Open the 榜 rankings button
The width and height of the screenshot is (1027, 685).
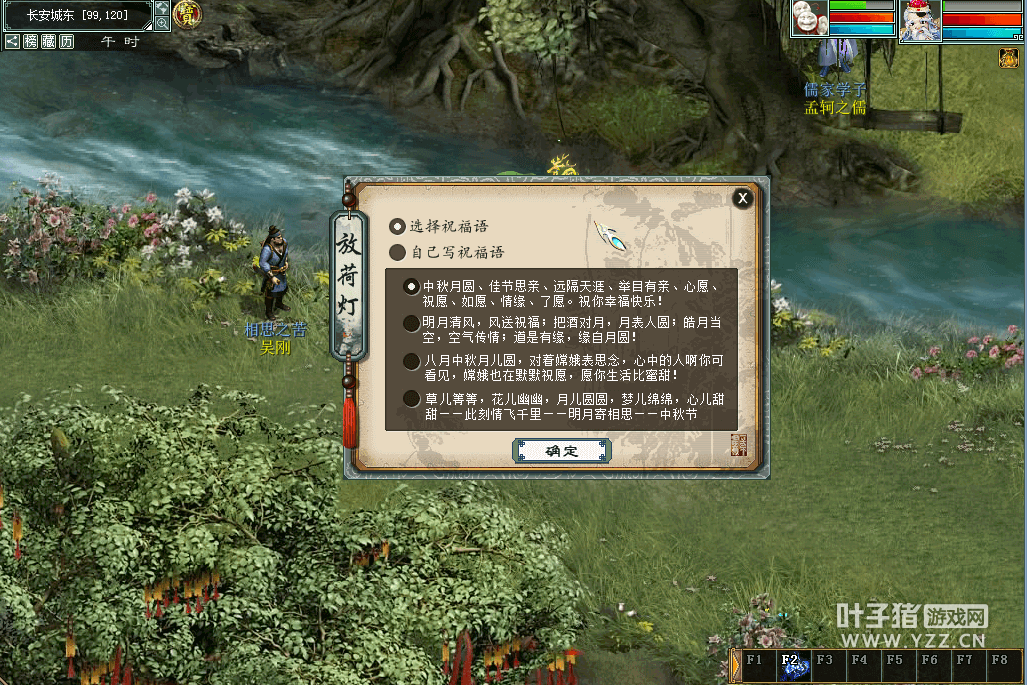(31, 41)
